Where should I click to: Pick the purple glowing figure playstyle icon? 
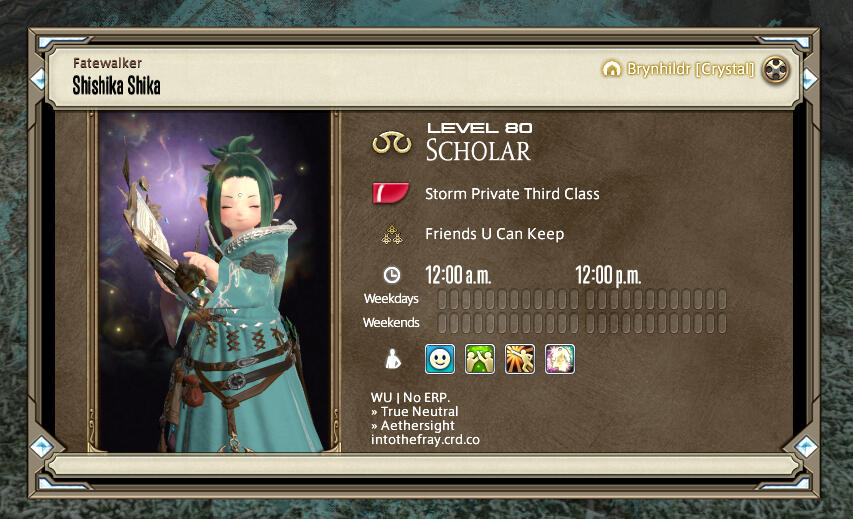tap(560, 359)
